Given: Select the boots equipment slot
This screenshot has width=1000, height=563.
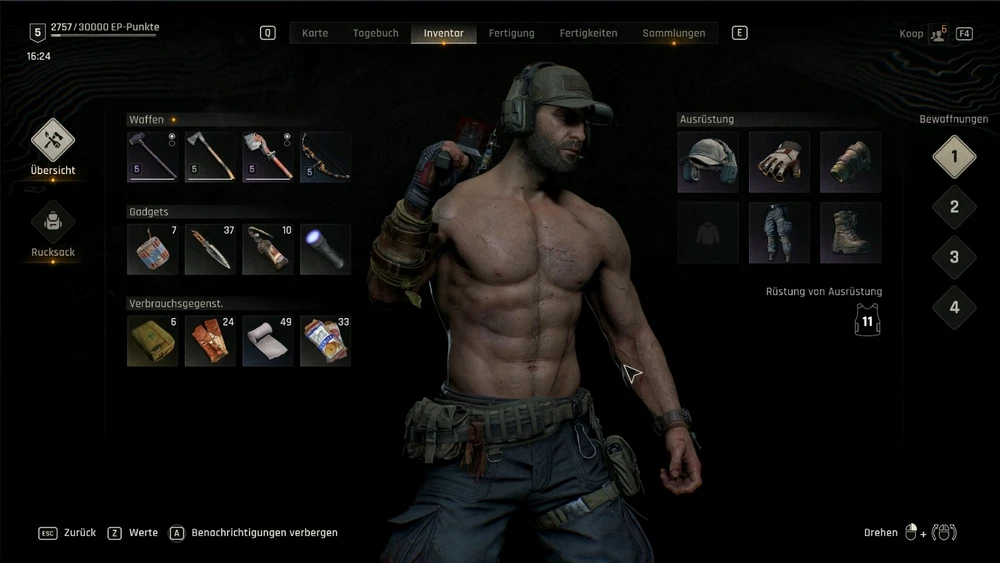Looking at the screenshot, I should pyautogui.click(x=850, y=233).
